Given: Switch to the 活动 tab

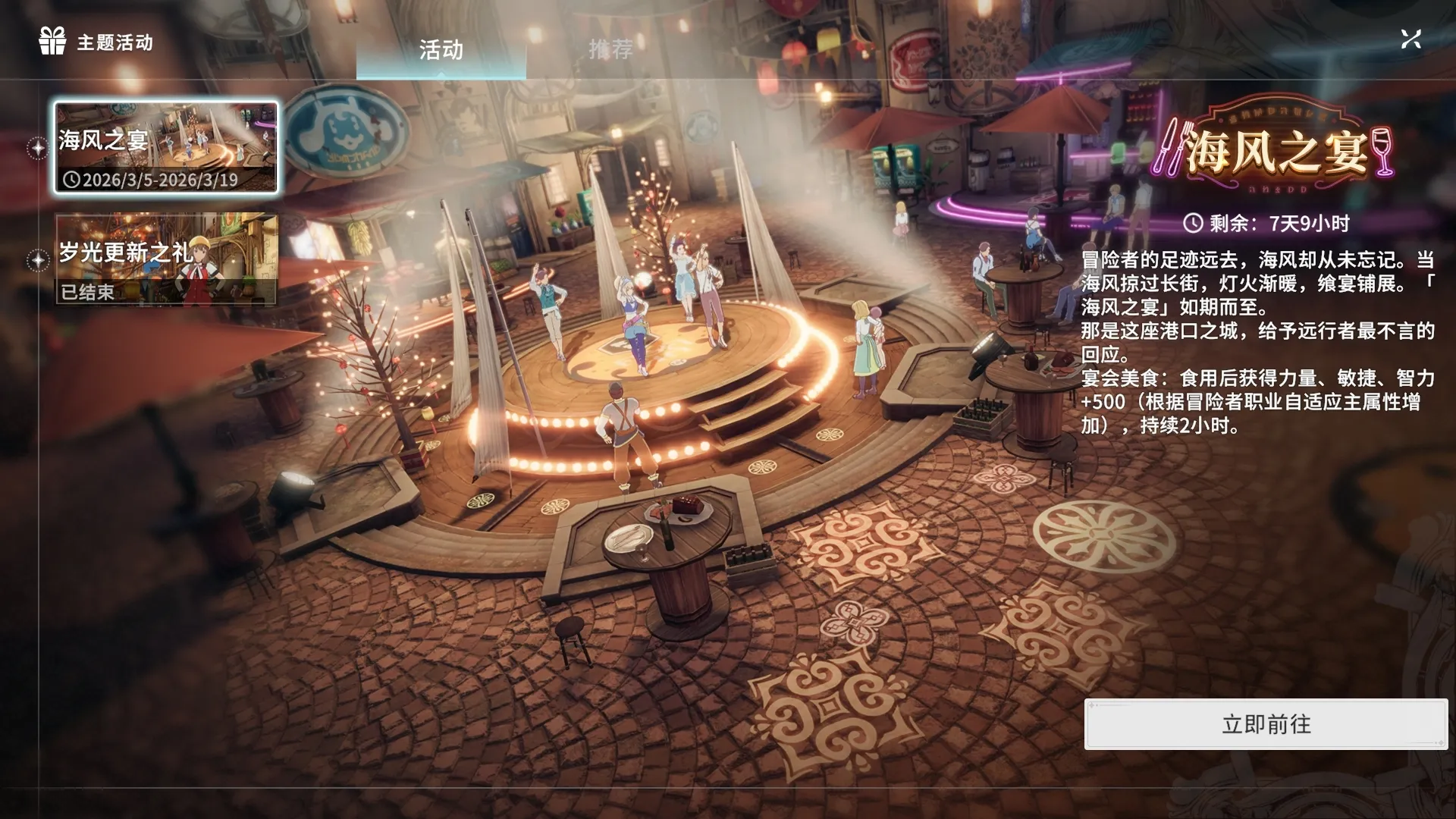Looking at the screenshot, I should (x=441, y=51).
